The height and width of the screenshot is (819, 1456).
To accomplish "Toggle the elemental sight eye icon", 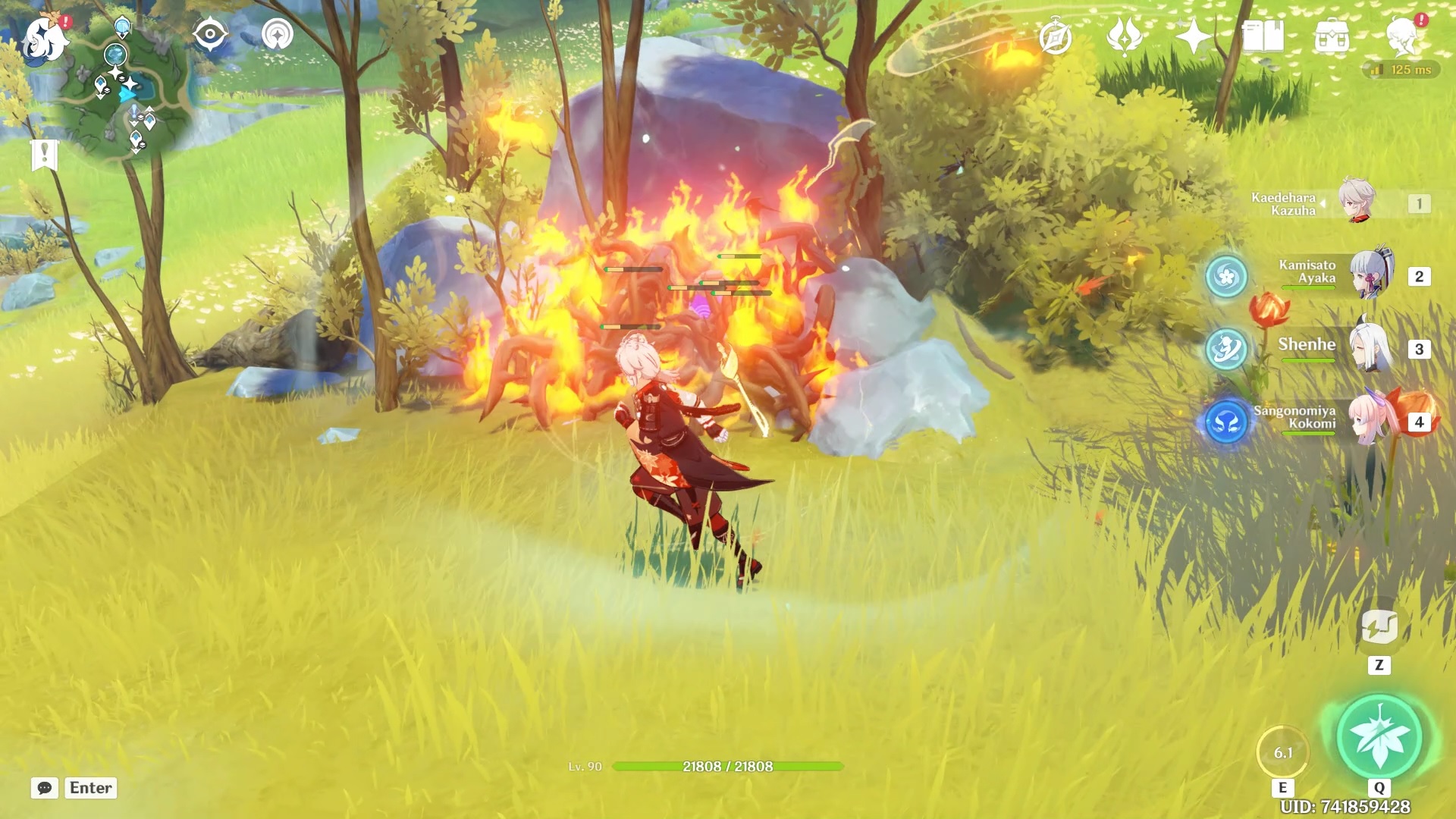I will [209, 35].
